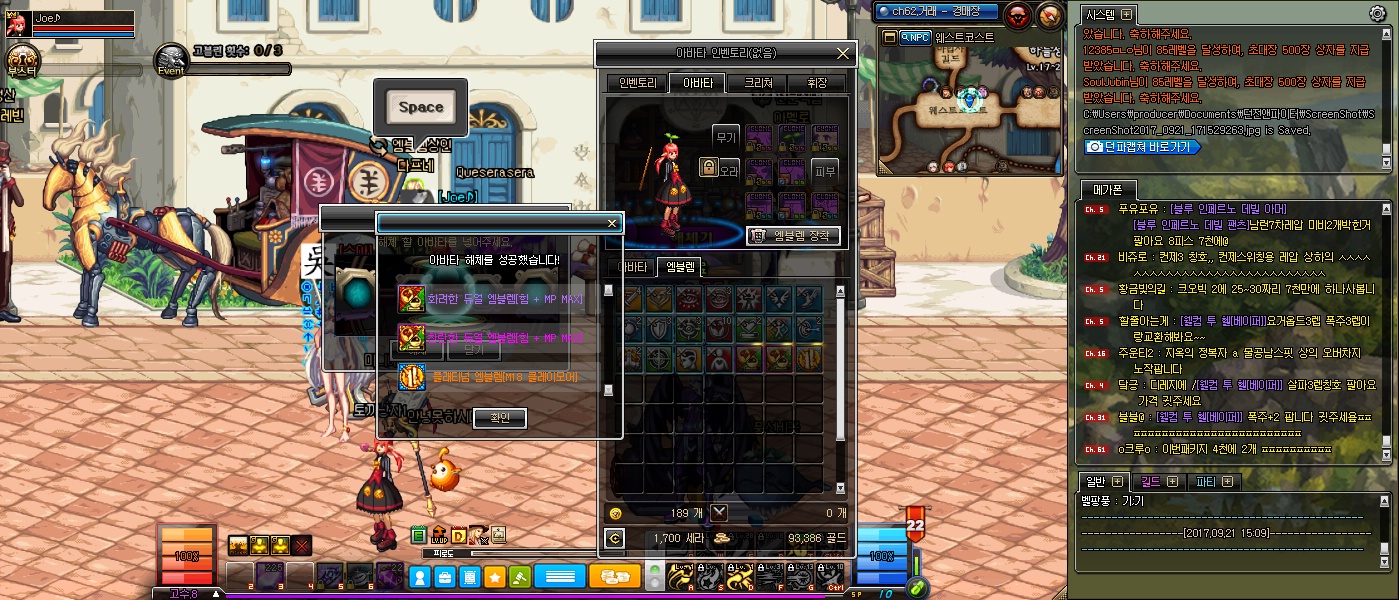This screenshot has height=600, width=1399.
Task: Open the orange coin shop button
Action: pyautogui.click(x=615, y=577)
